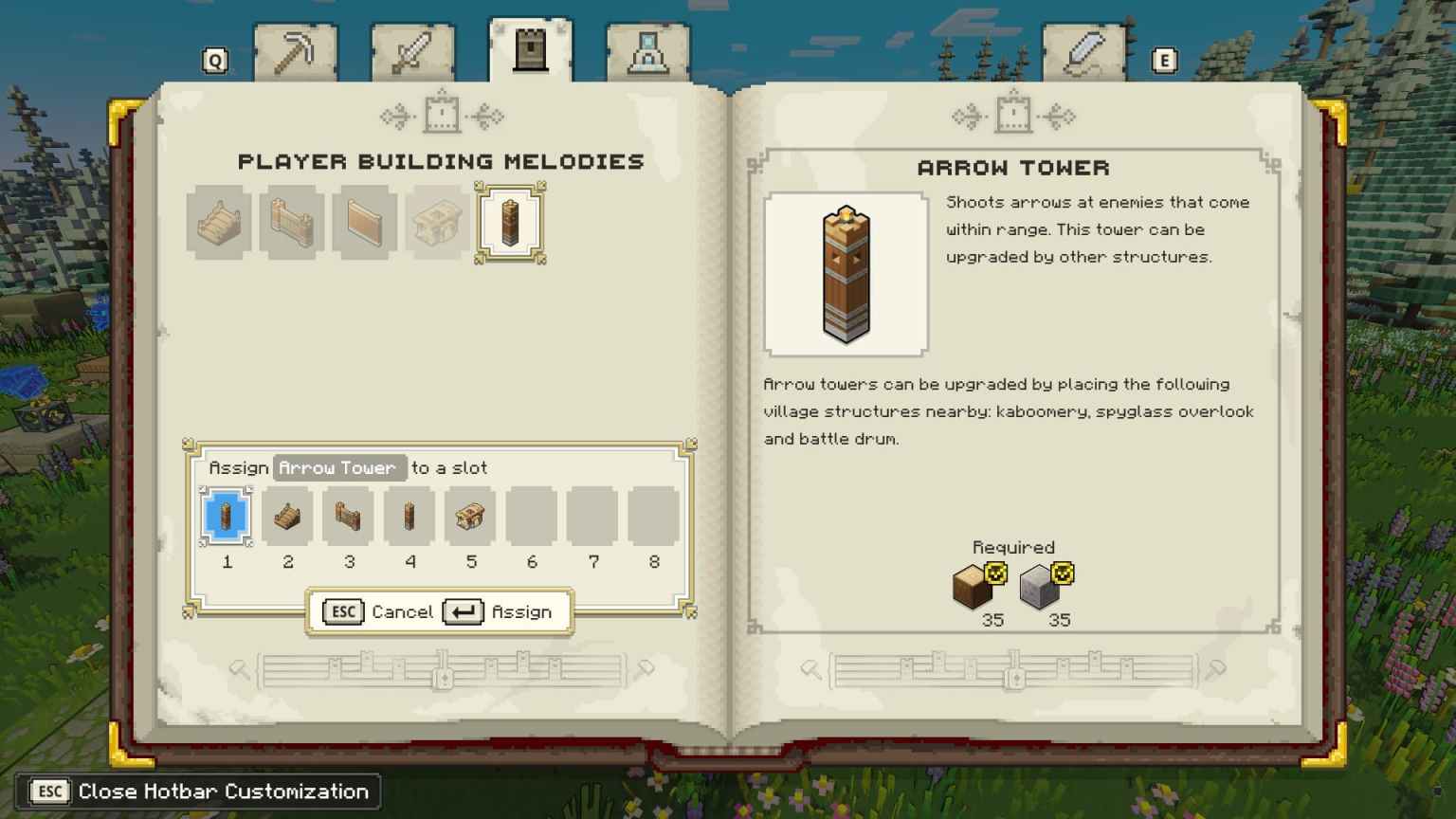Click the ramp icon in hotbar slot 2
Image resolution: width=1456 pixels, height=819 pixels.
[288, 516]
